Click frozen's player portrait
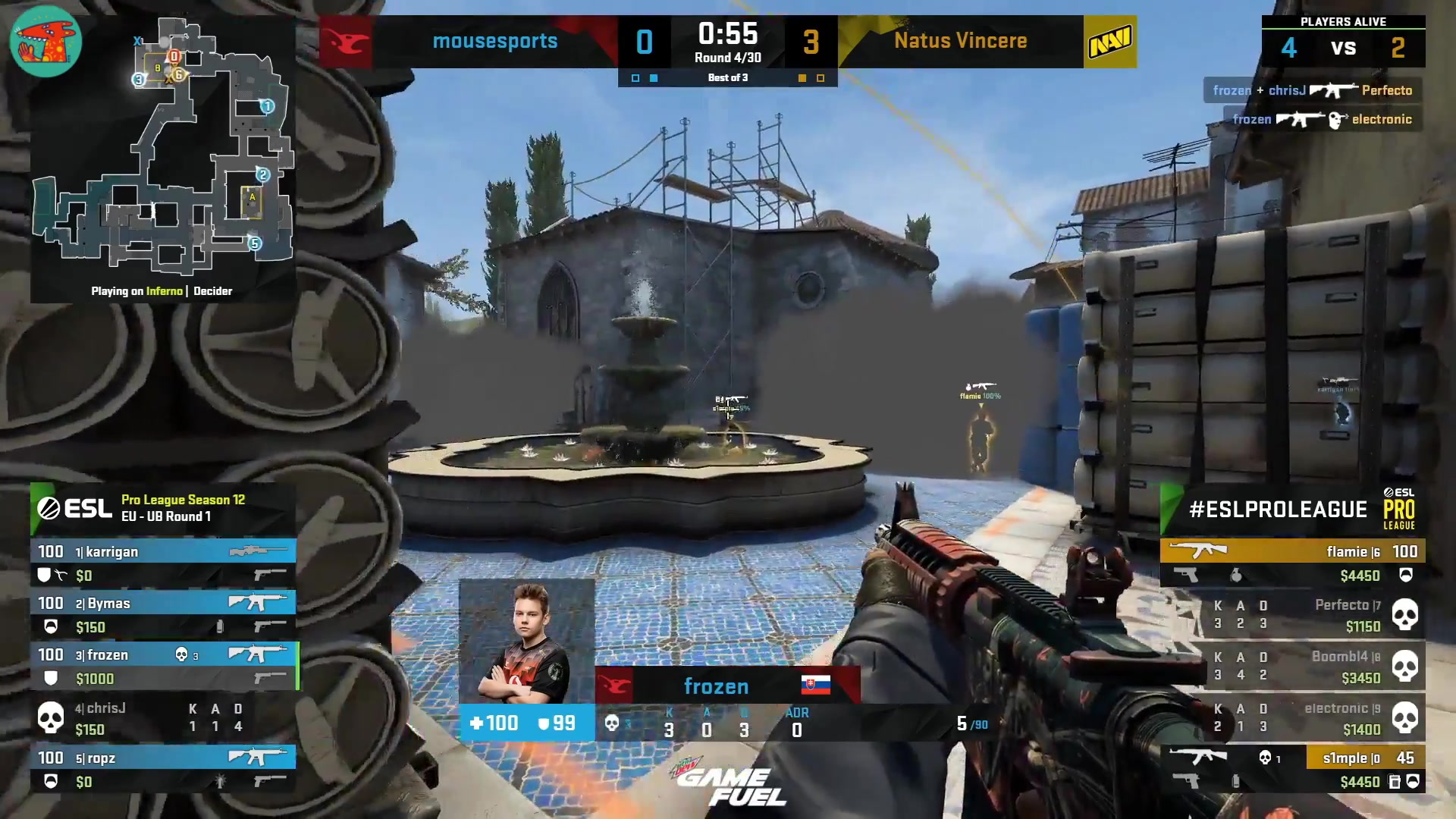Screen dimensions: 1456x819 coord(526,642)
